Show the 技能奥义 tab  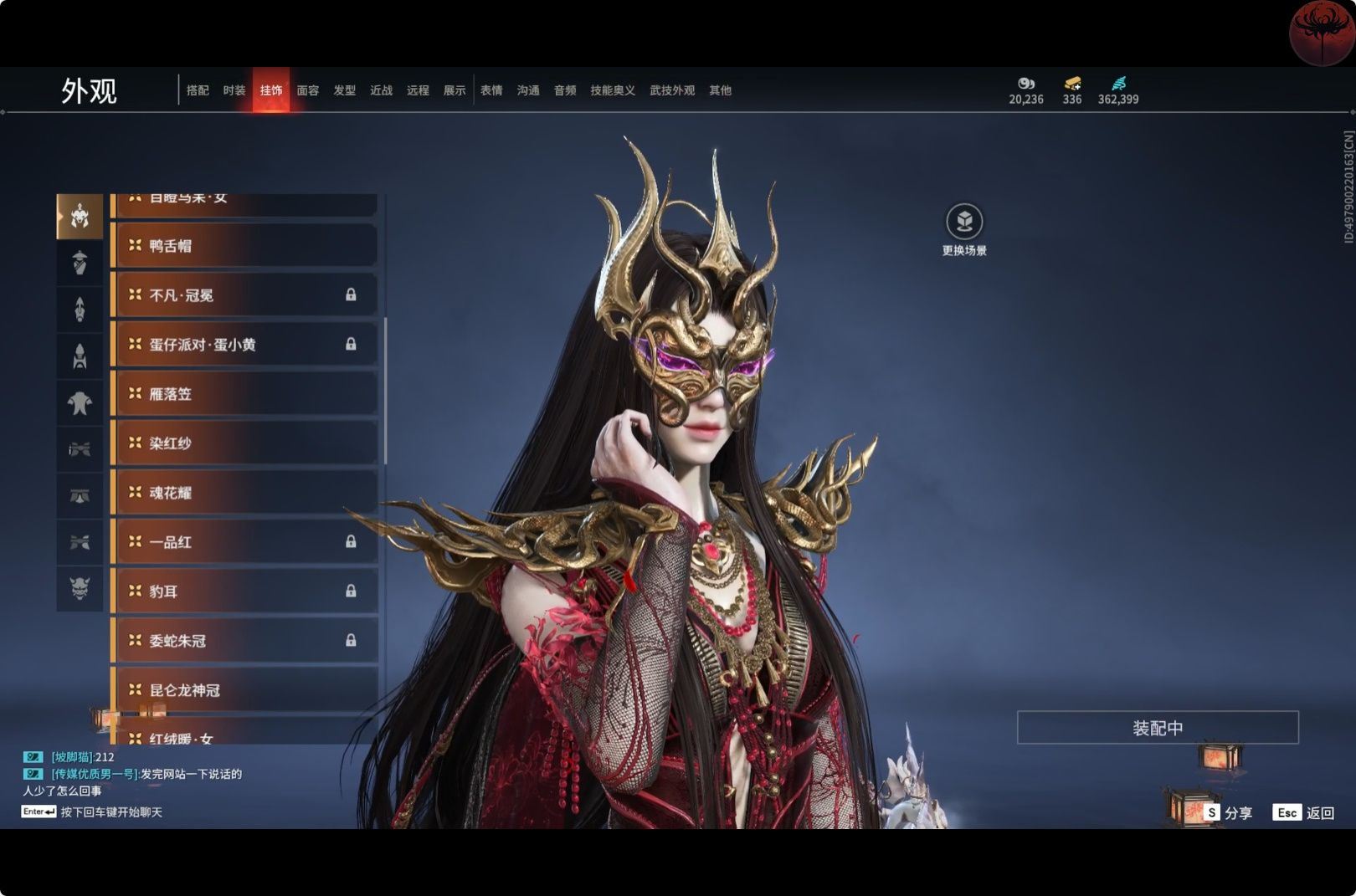[613, 90]
